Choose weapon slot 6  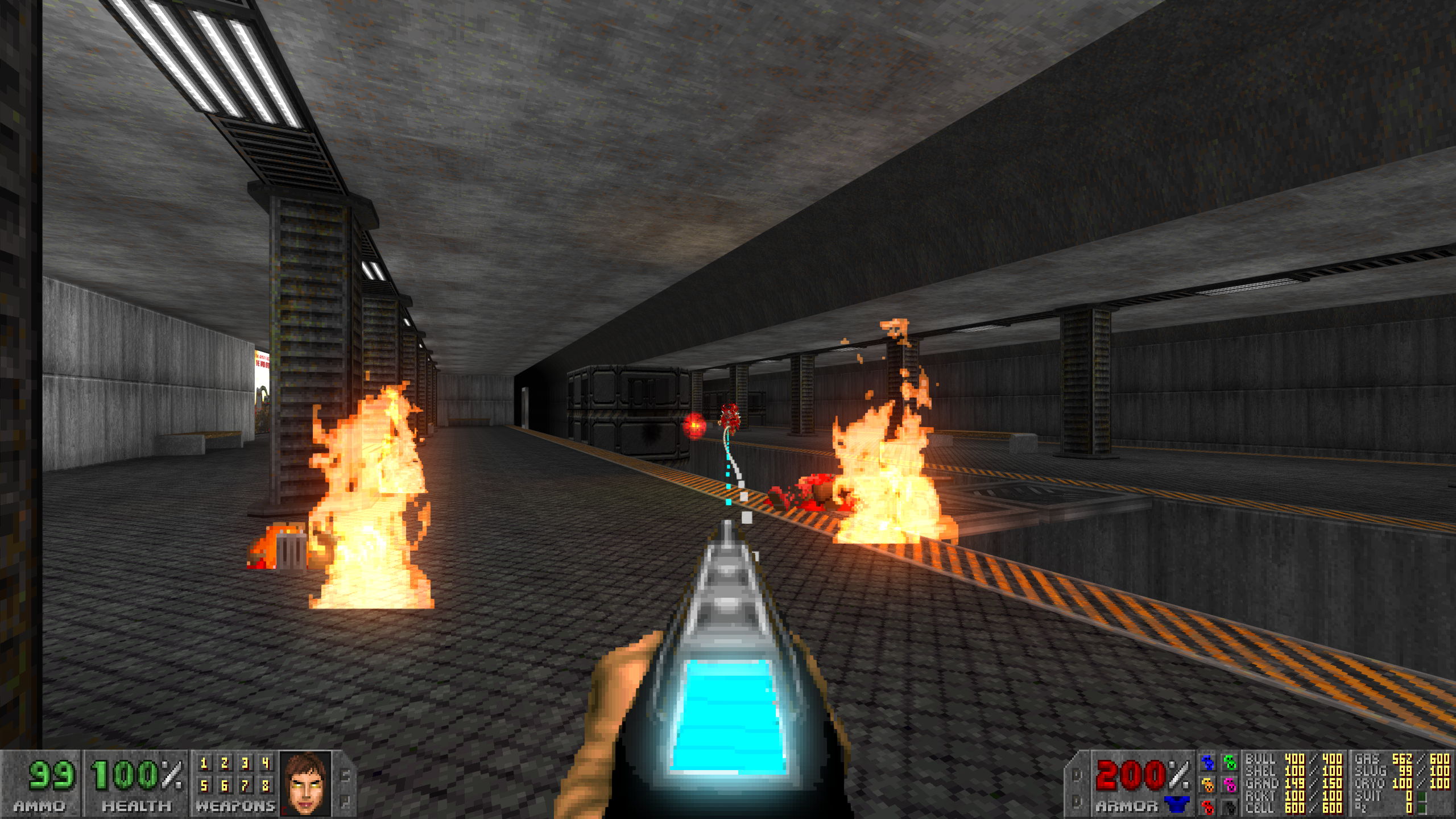coord(225,786)
